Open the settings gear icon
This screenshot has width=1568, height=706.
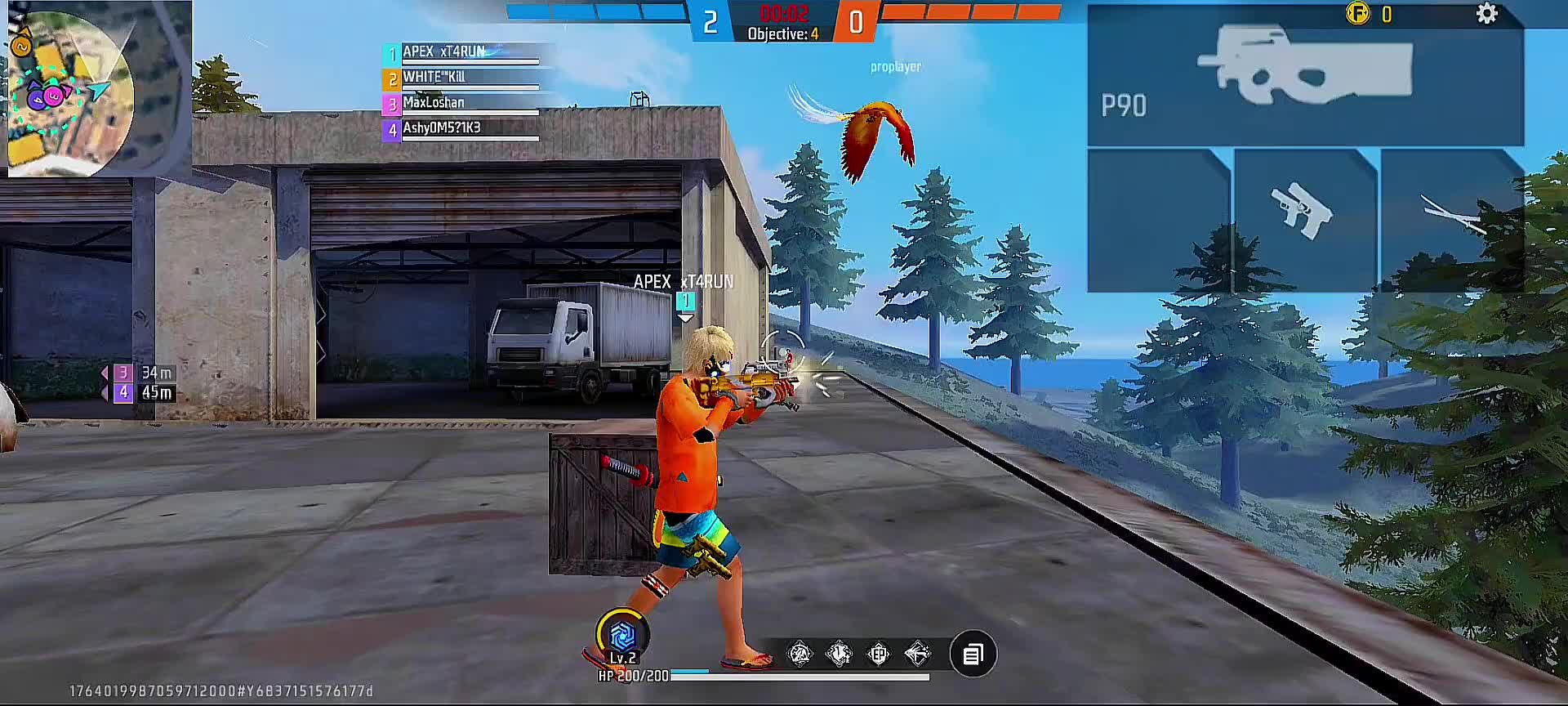(x=1486, y=14)
